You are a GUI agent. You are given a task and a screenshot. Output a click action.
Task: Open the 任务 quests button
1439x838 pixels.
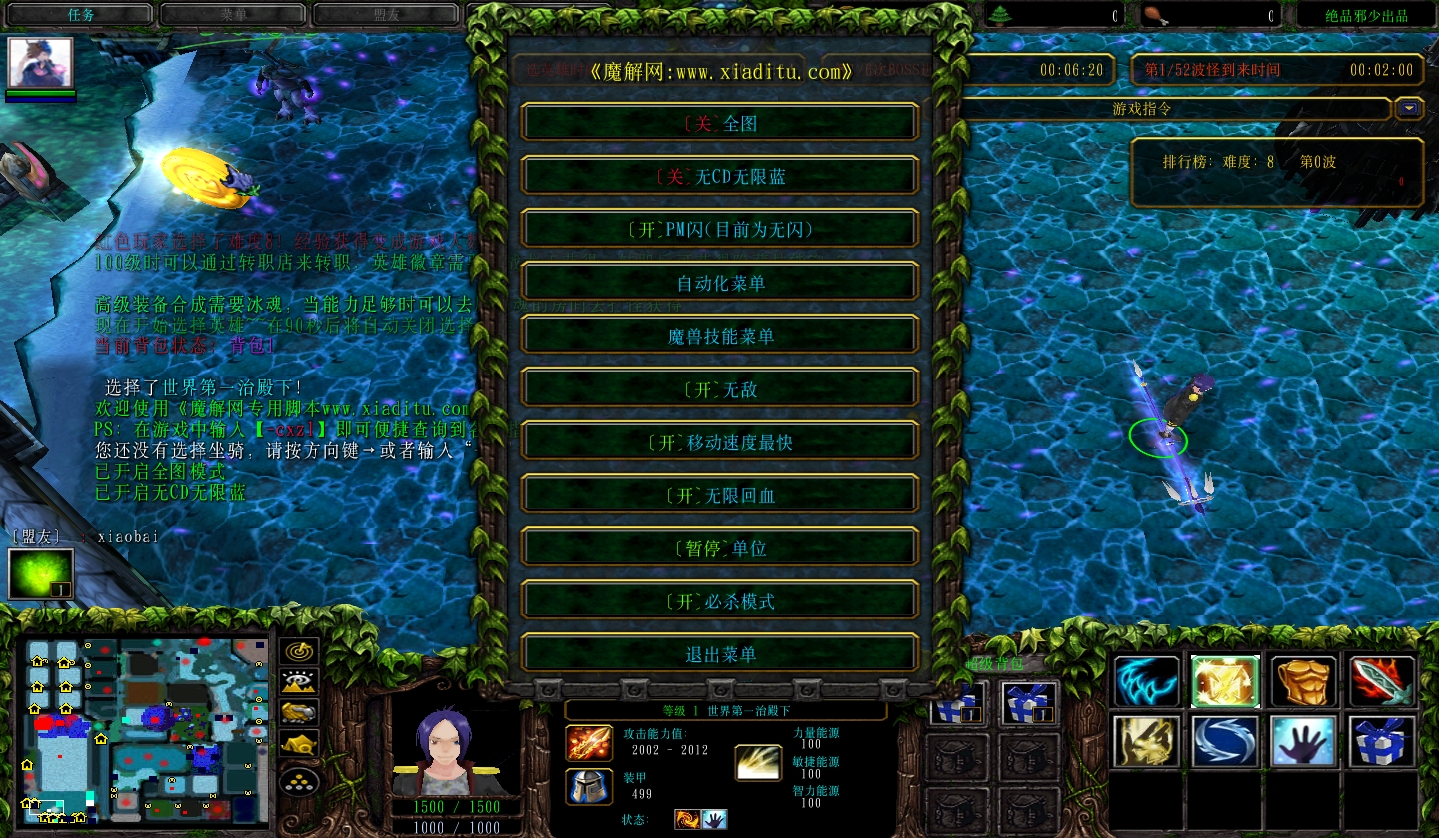click(80, 15)
